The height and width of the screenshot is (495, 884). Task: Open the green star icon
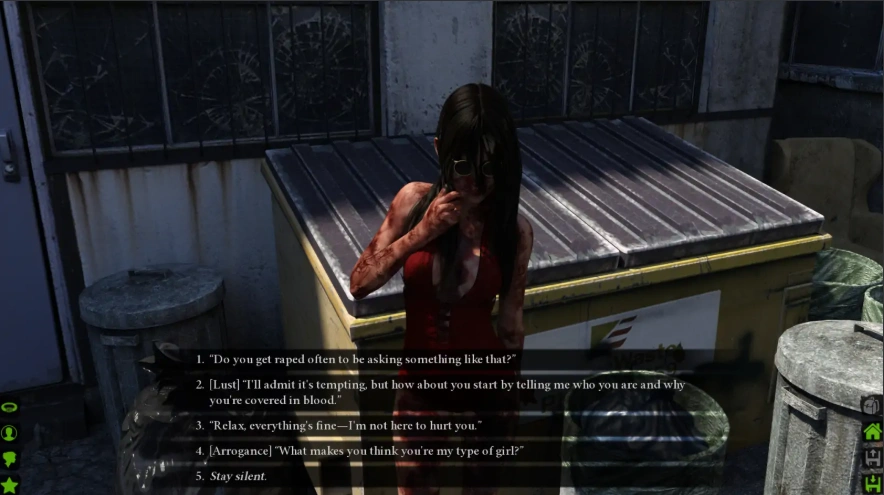pyautogui.click(x=10, y=485)
